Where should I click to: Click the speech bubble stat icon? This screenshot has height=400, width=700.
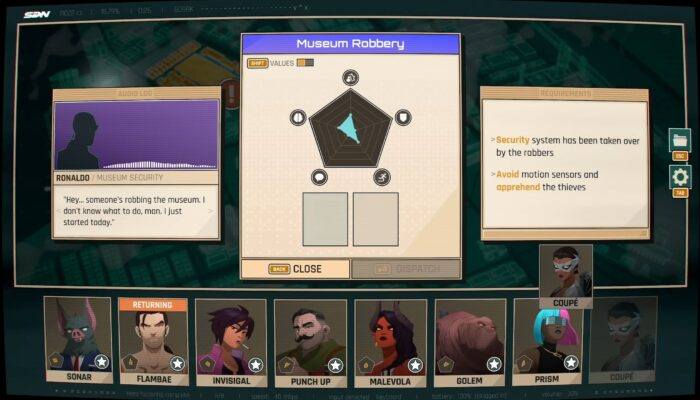(319, 177)
